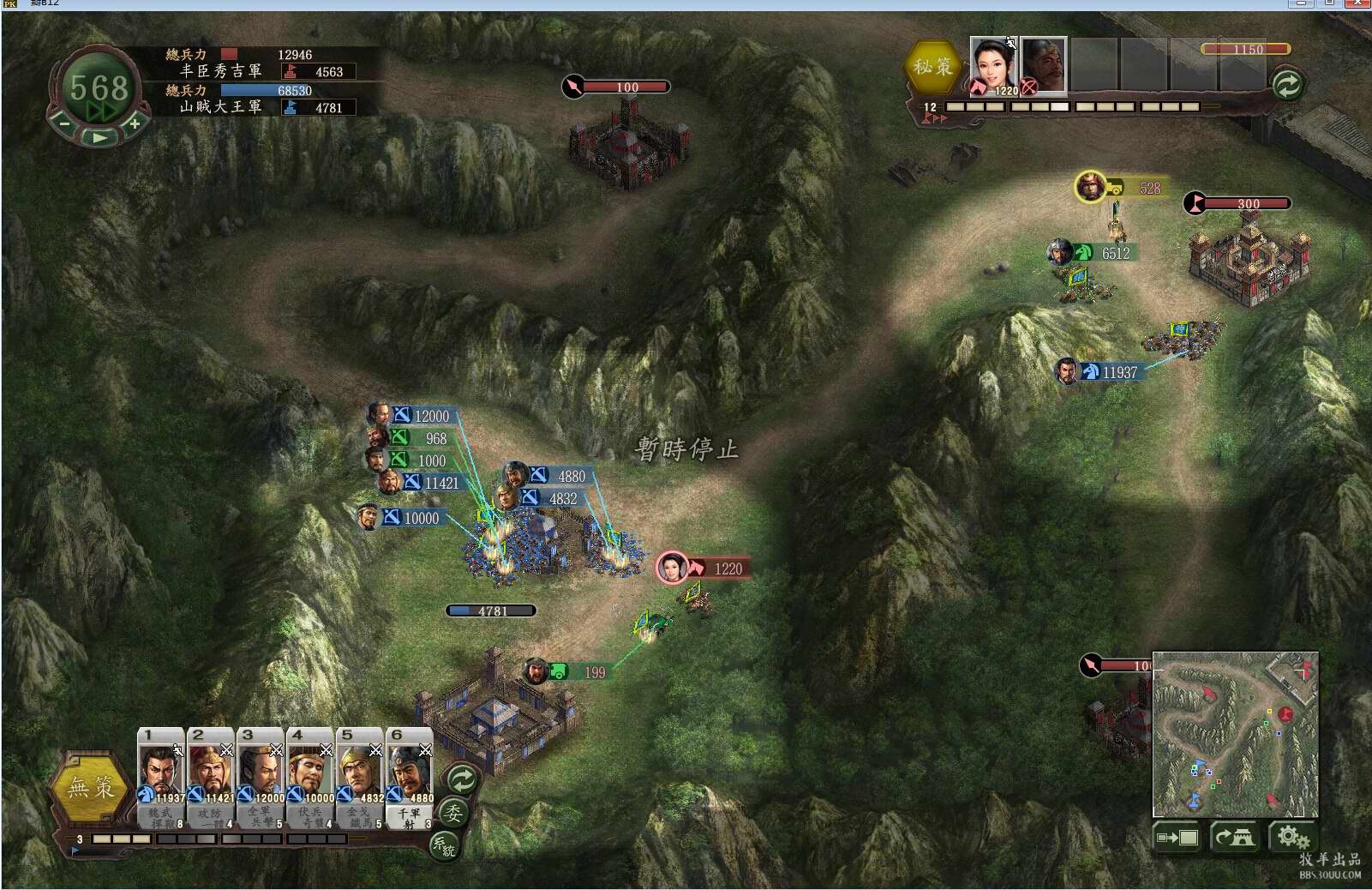1372x890 pixels.
Task: Close the game window
Action: tap(1357, 3)
